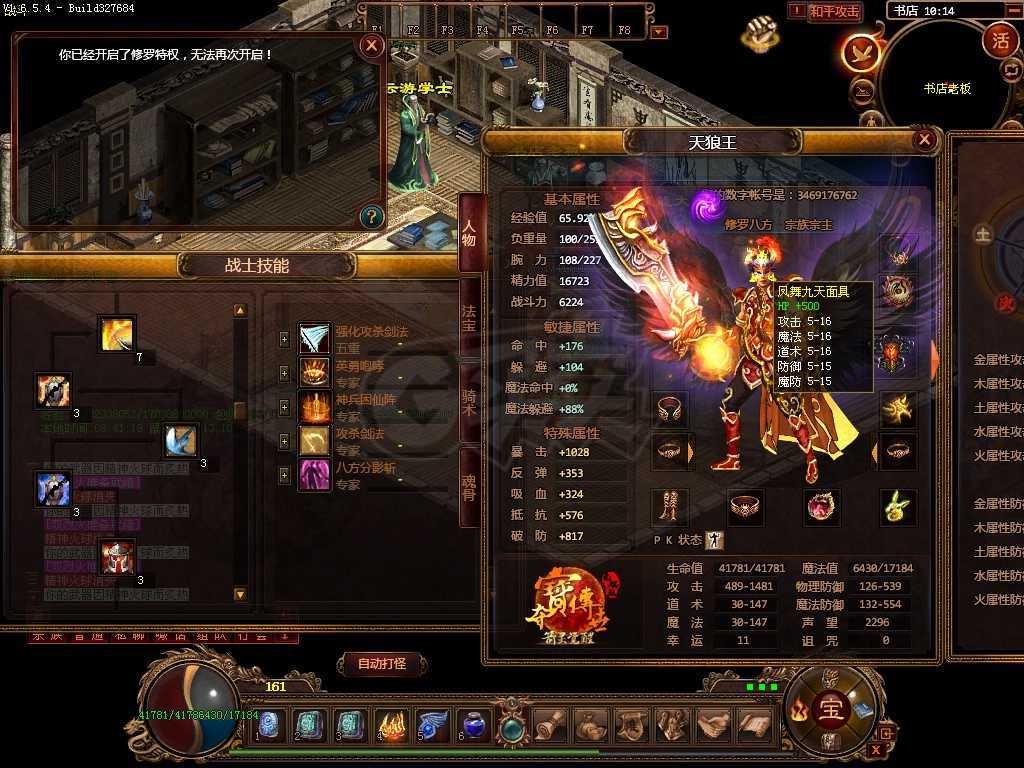The image size is (1024, 768).
Task: Select the 英勇咆哮 skill icon
Action: pyautogui.click(x=315, y=372)
